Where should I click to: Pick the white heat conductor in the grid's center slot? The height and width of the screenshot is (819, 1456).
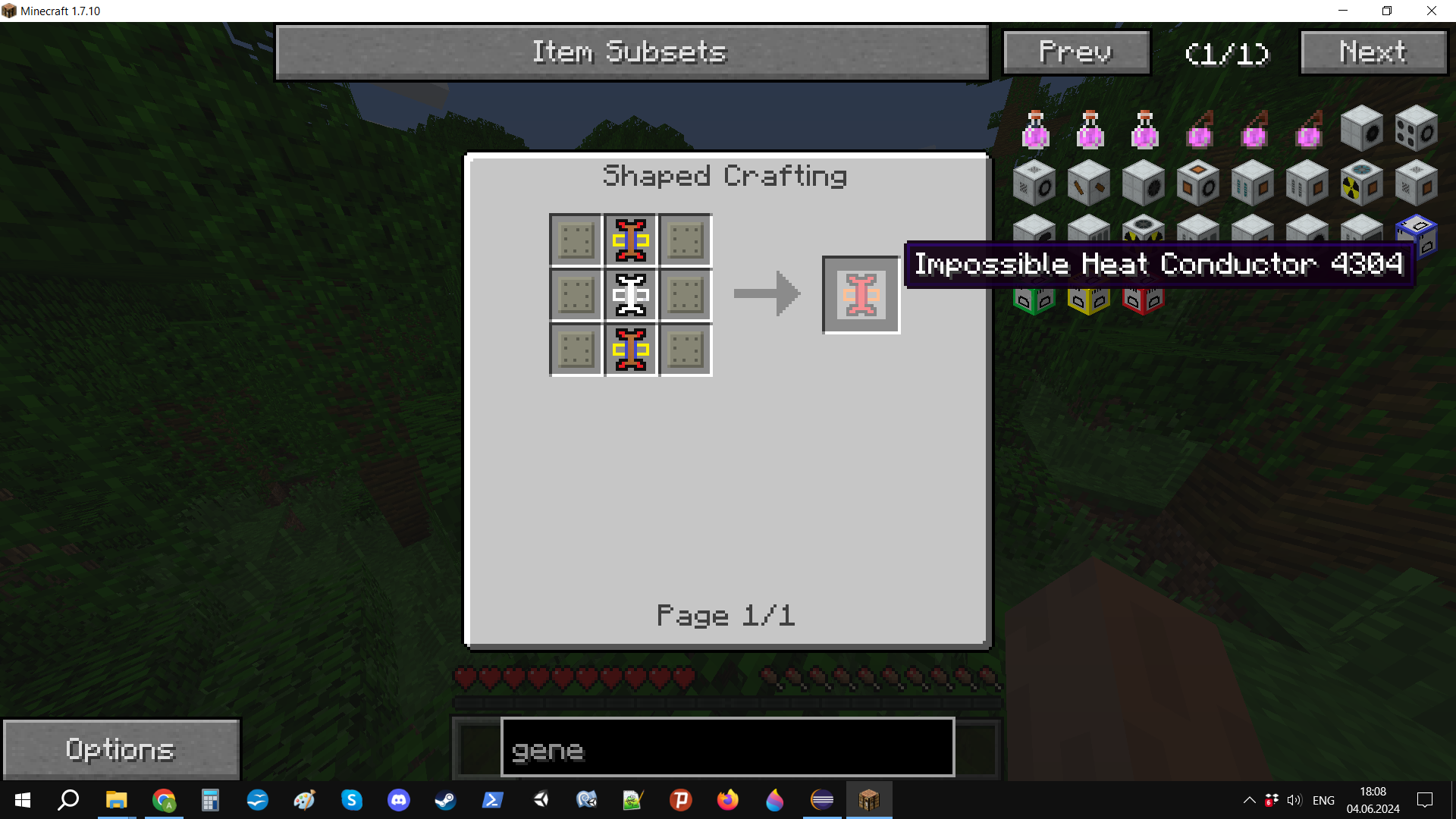[x=630, y=295]
